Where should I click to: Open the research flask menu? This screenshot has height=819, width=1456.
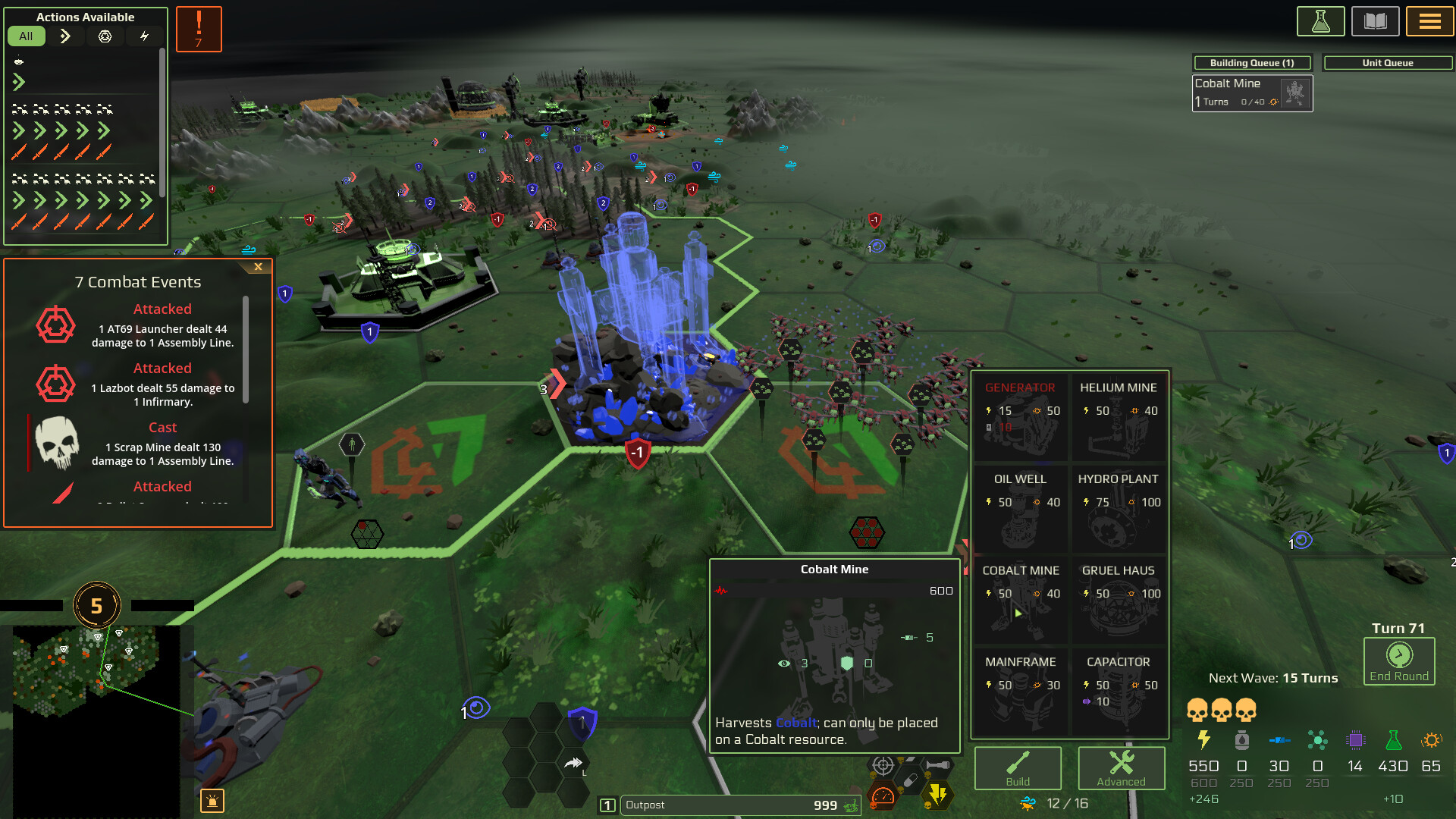click(1320, 21)
